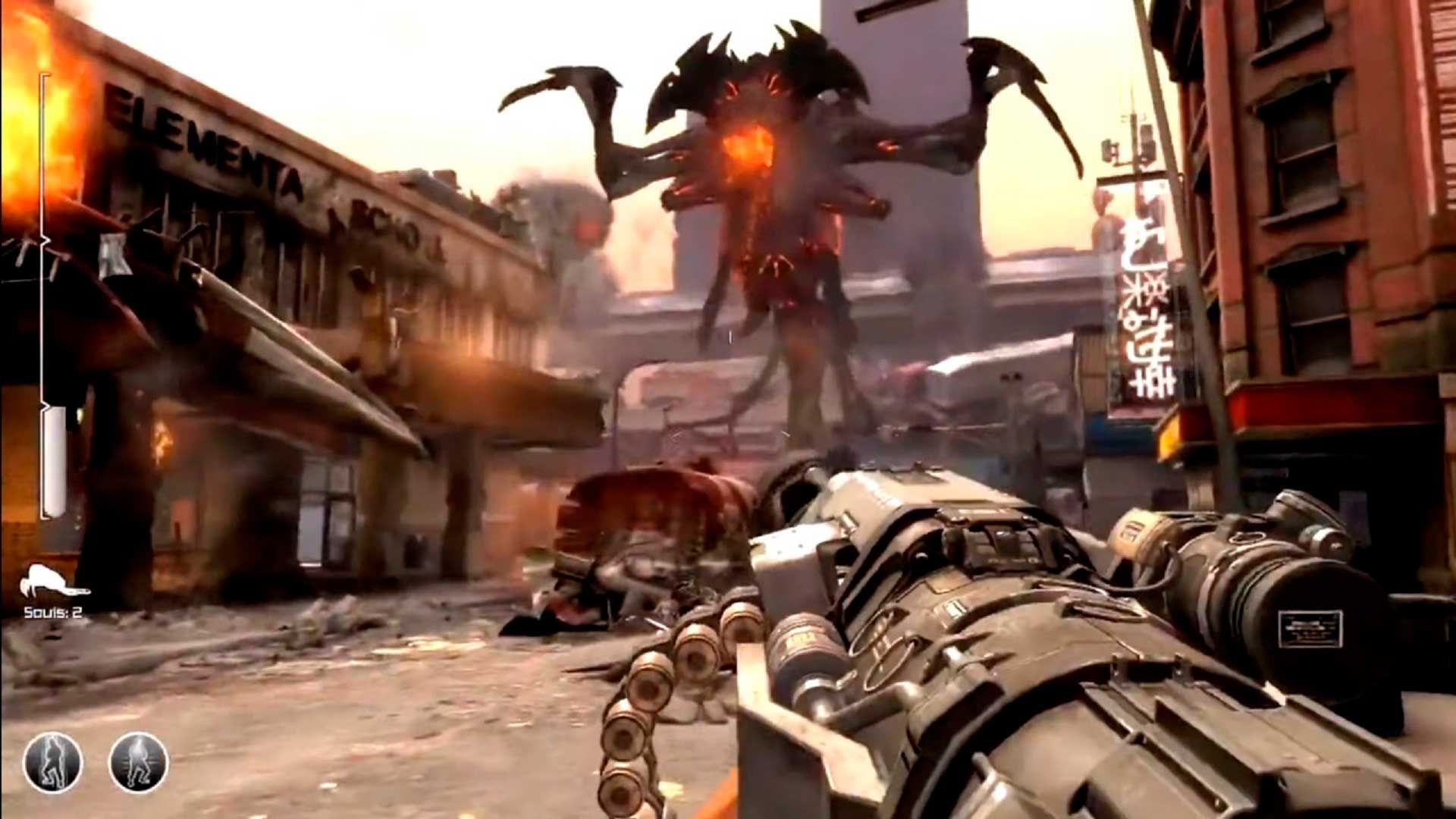1456x819 pixels.
Task: Click the first crouching-figure ability icon
Action: pyautogui.click(x=53, y=764)
